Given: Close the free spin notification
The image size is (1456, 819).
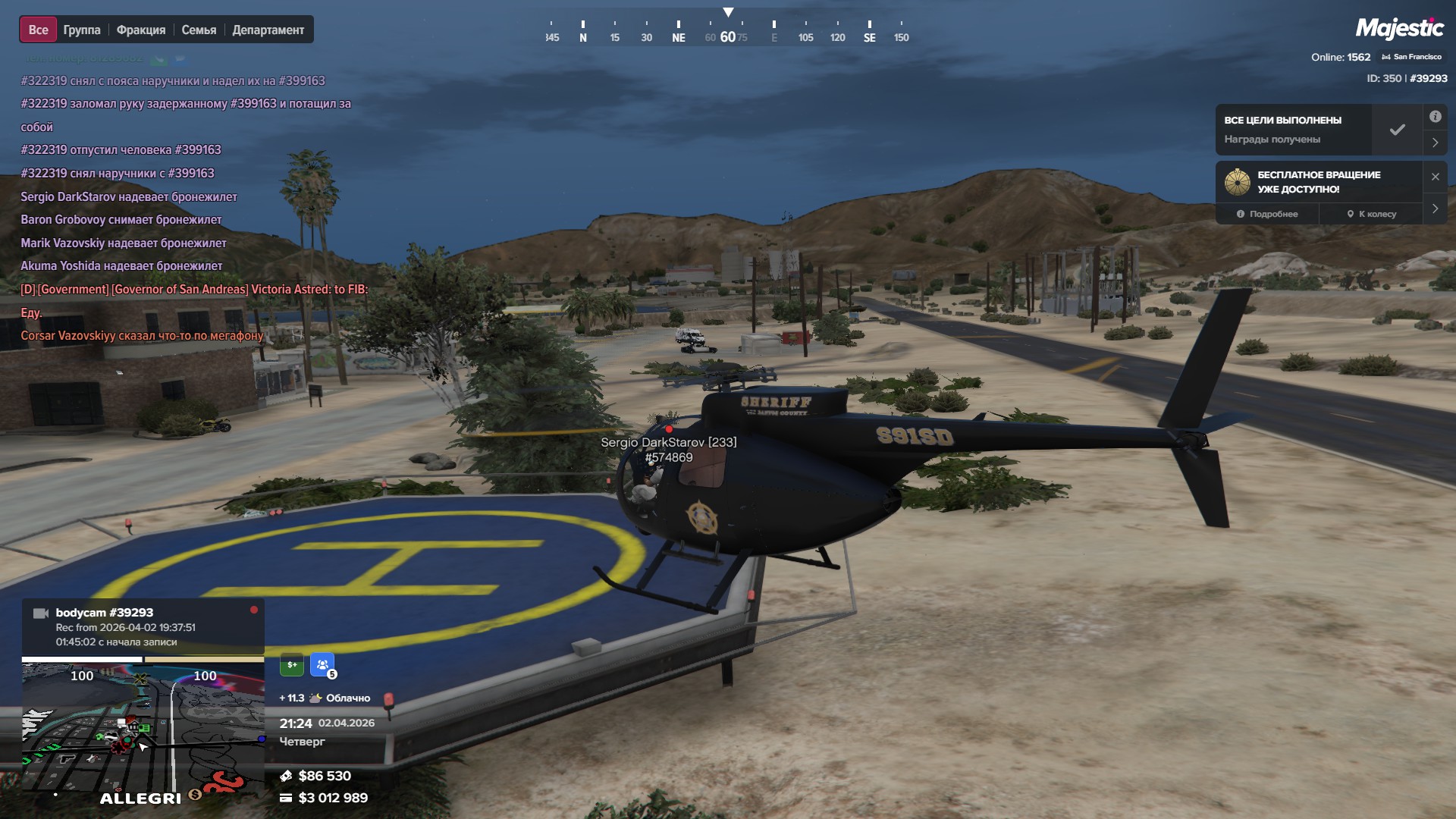Looking at the screenshot, I should (x=1435, y=177).
